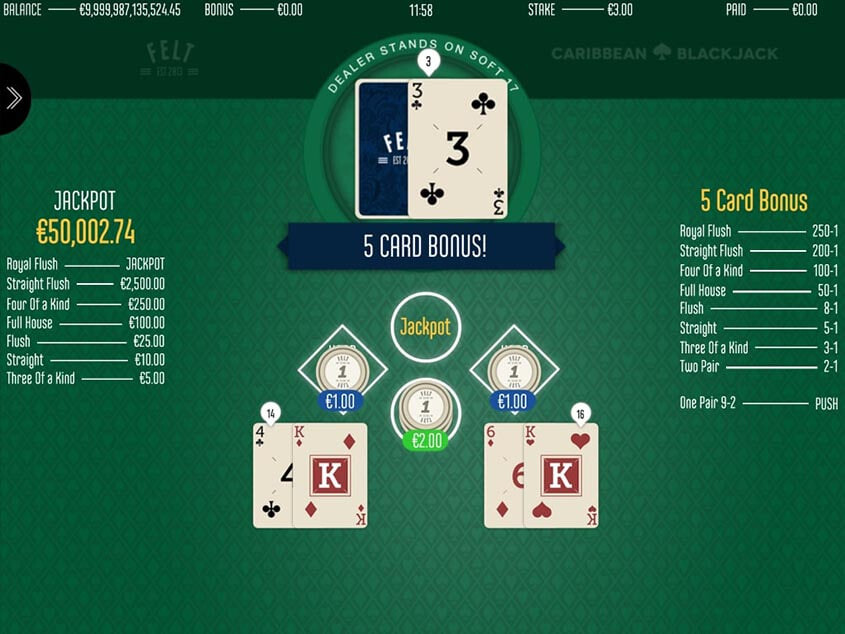Click the Jackpot side bet circle
Image resolution: width=845 pixels, height=634 pixels.
pos(425,327)
